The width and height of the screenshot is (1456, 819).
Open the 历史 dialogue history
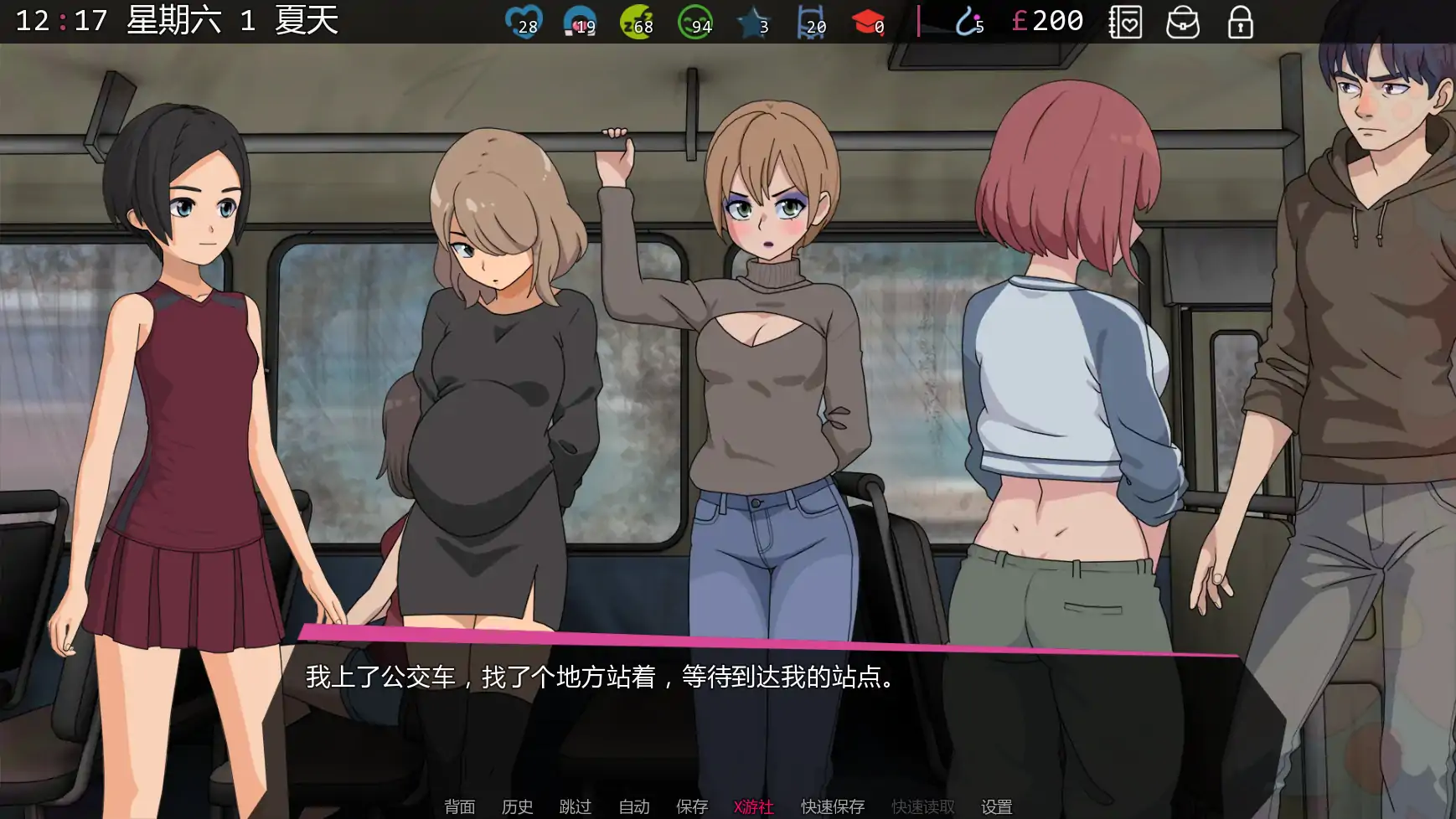tap(517, 806)
